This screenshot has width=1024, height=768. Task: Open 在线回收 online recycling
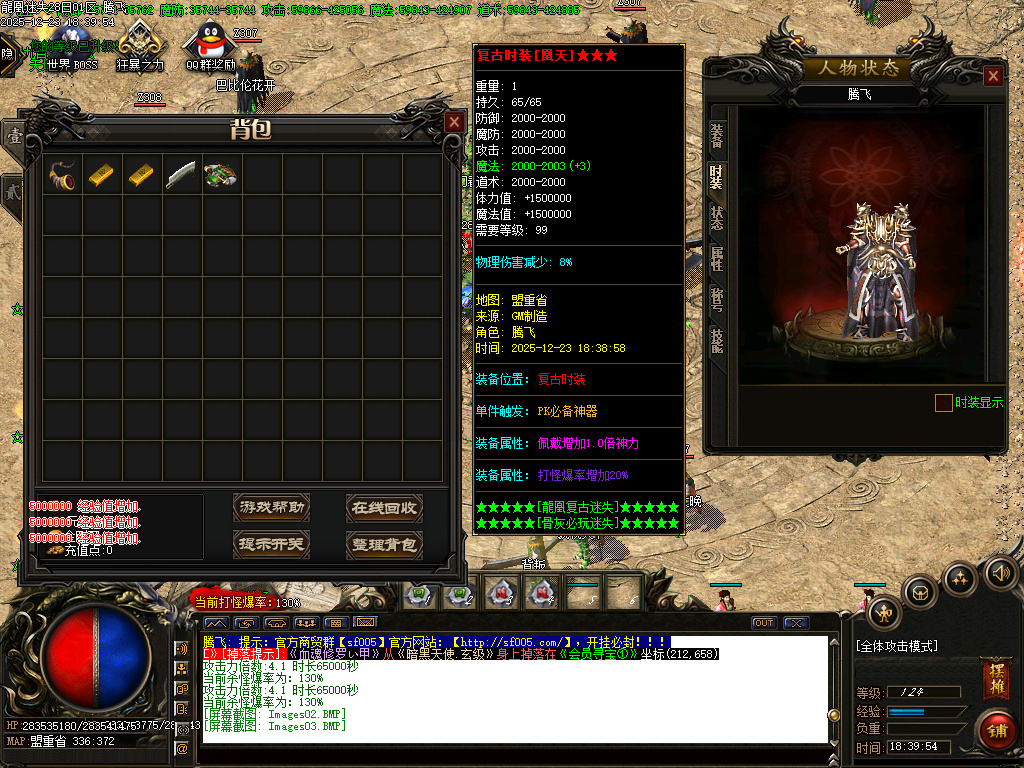coord(384,508)
